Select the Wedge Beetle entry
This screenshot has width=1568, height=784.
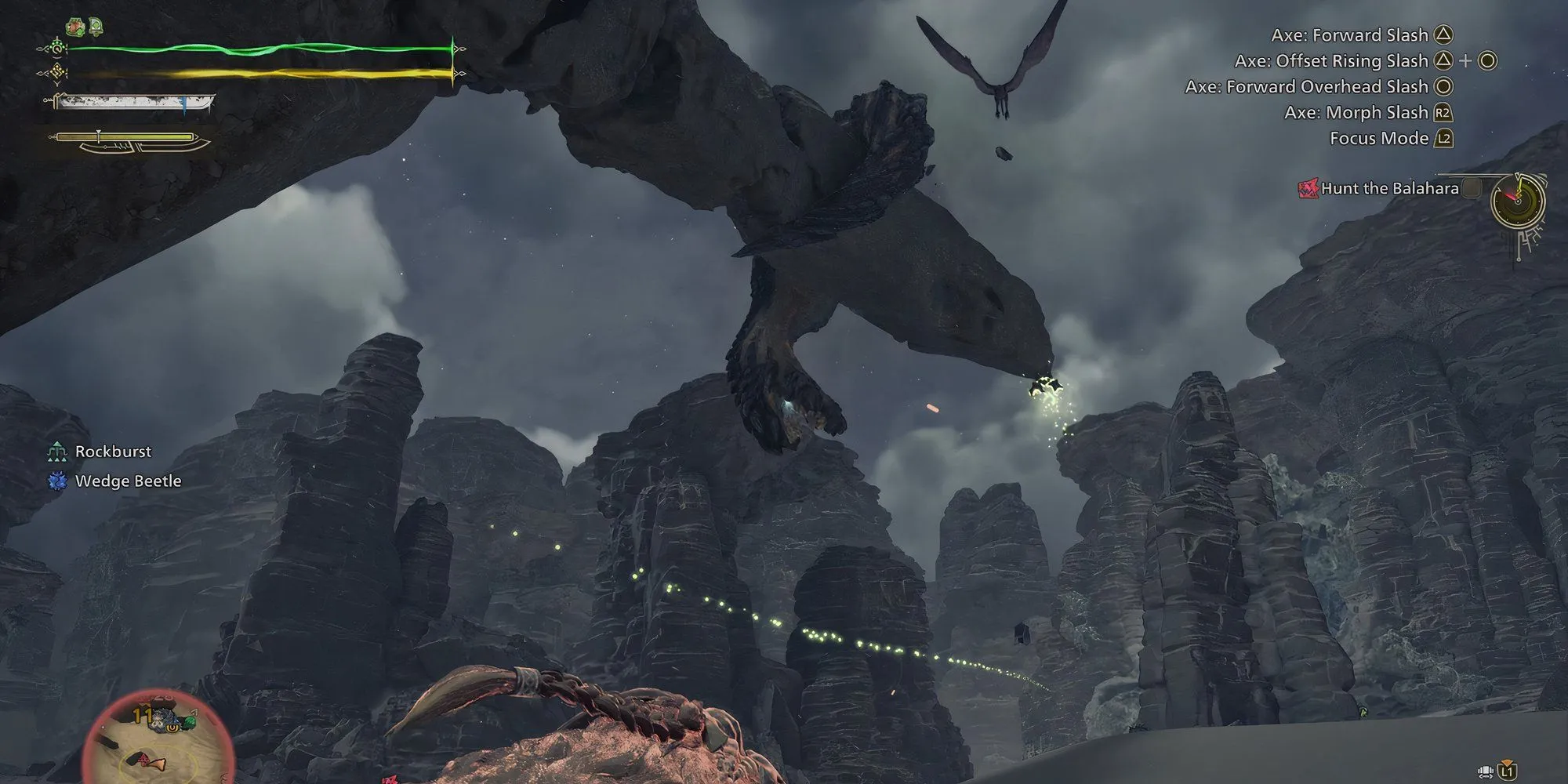[x=128, y=481]
